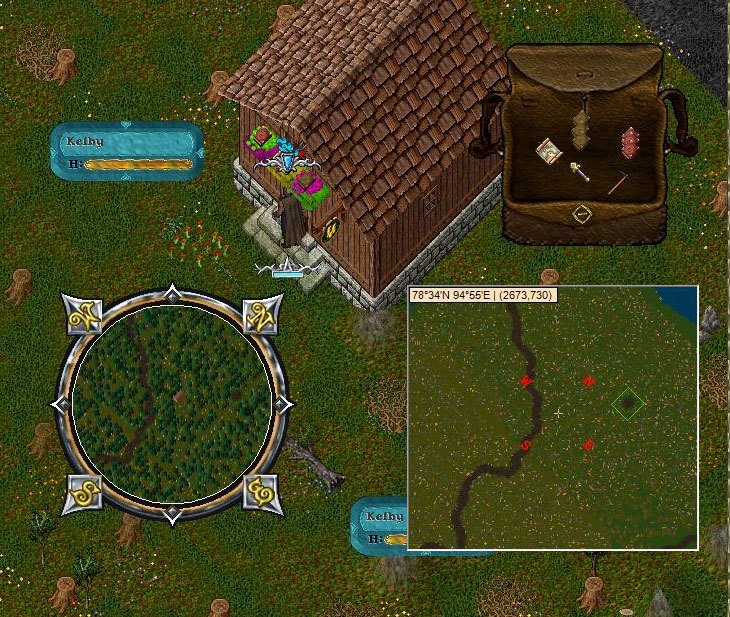Click the white crosshair at the world map center
730x617 pixels.
pos(558,412)
